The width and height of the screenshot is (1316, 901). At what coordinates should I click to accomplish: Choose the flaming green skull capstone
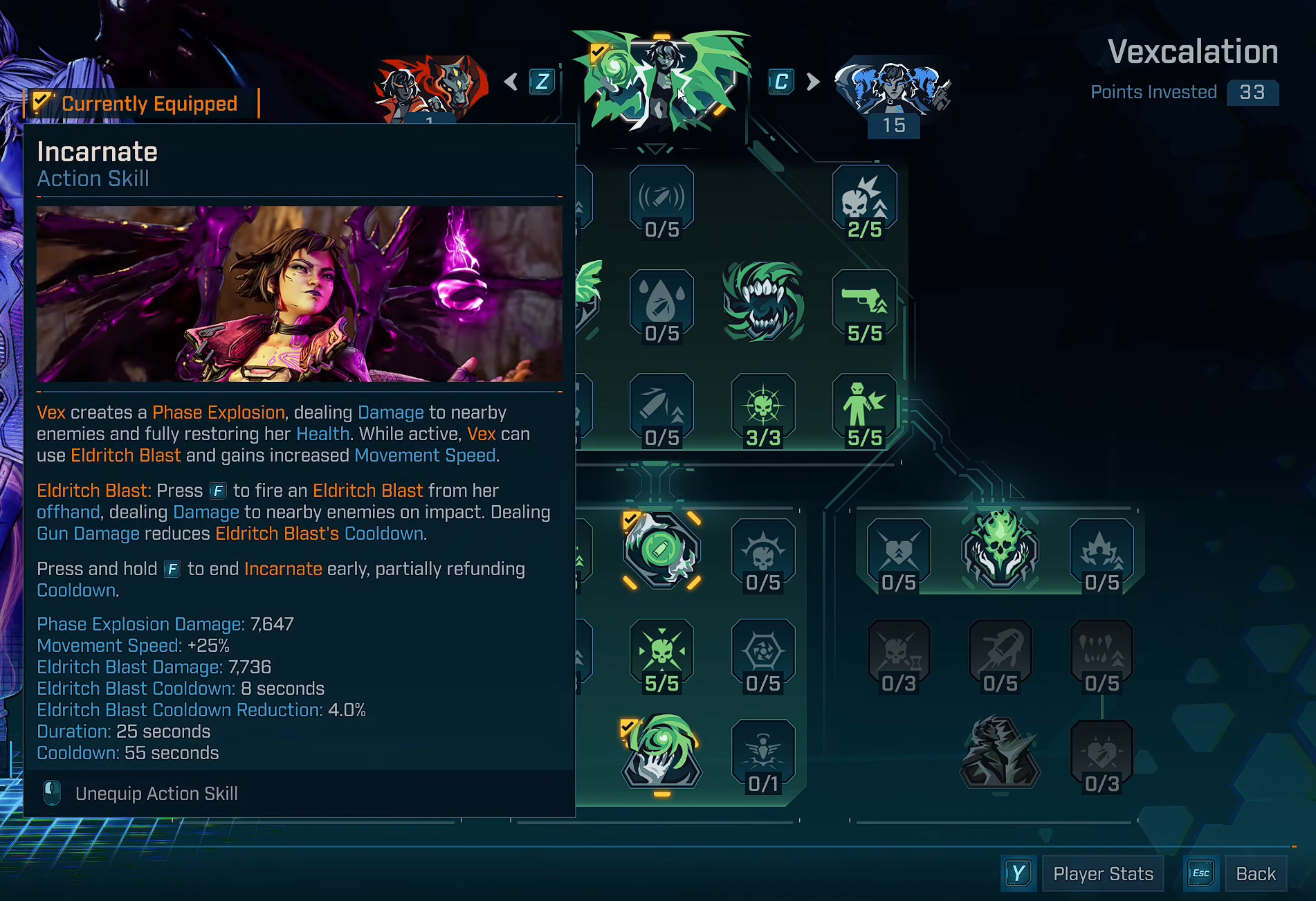(x=1000, y=550)
